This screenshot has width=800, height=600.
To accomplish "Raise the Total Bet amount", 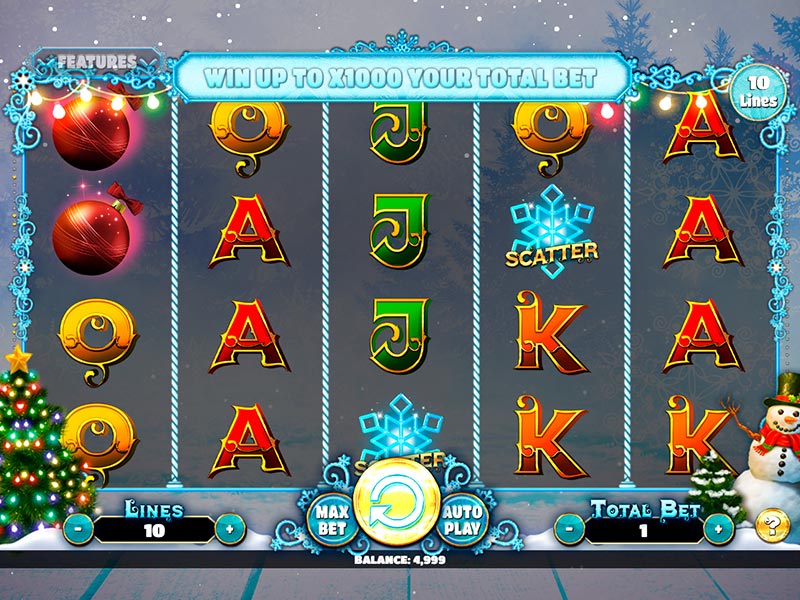I will (717, 528).
